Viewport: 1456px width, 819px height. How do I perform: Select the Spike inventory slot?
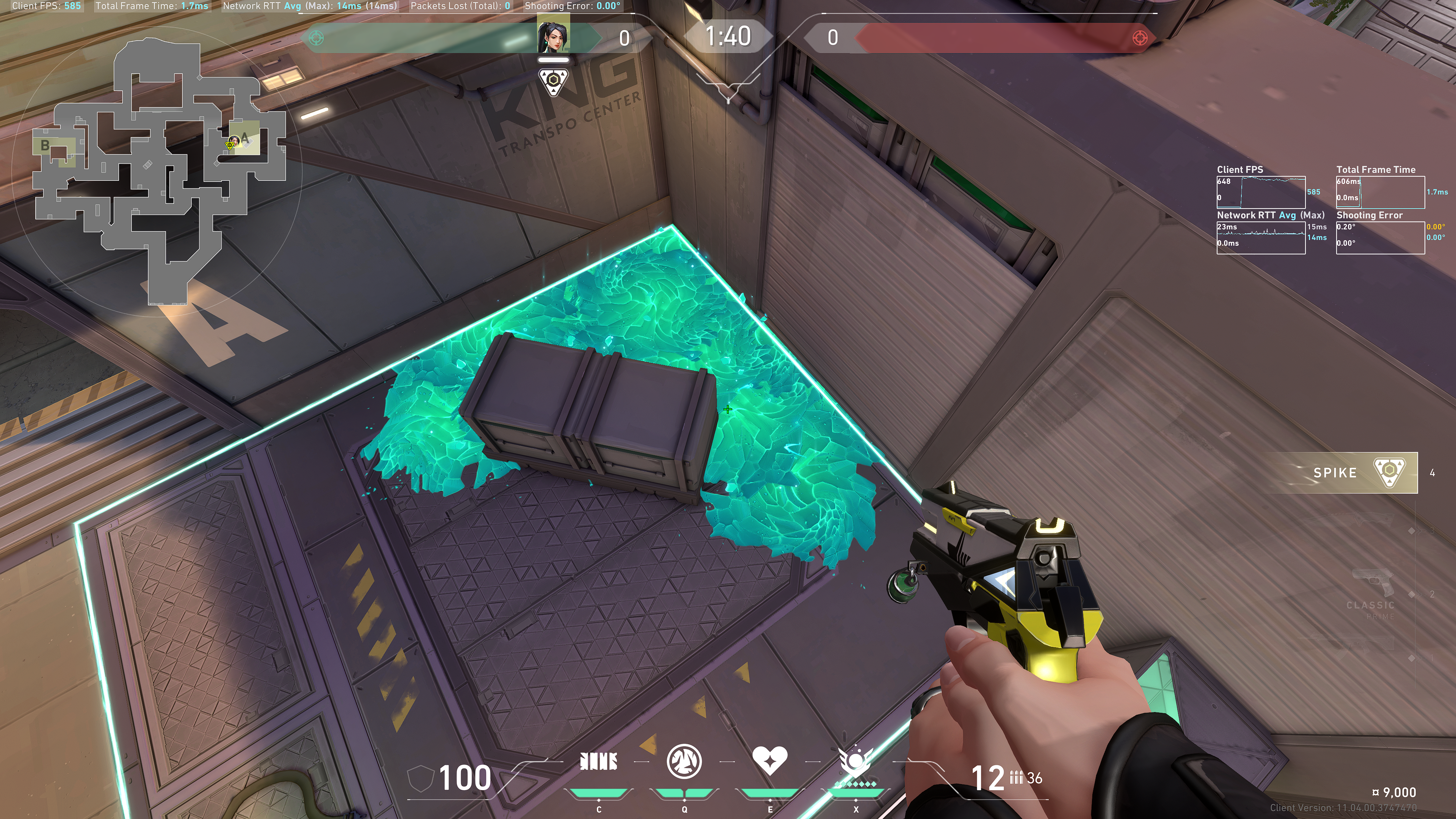click(1357, 472)
